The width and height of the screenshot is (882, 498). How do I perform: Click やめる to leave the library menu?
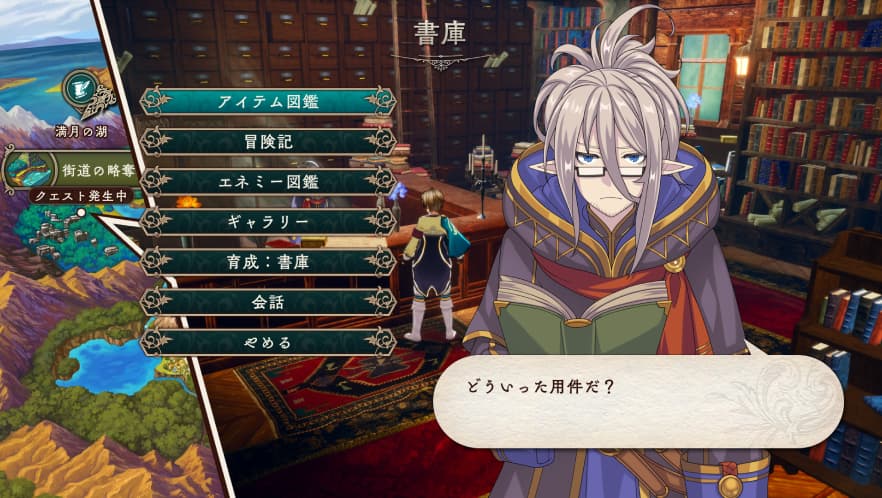[268, 342]
